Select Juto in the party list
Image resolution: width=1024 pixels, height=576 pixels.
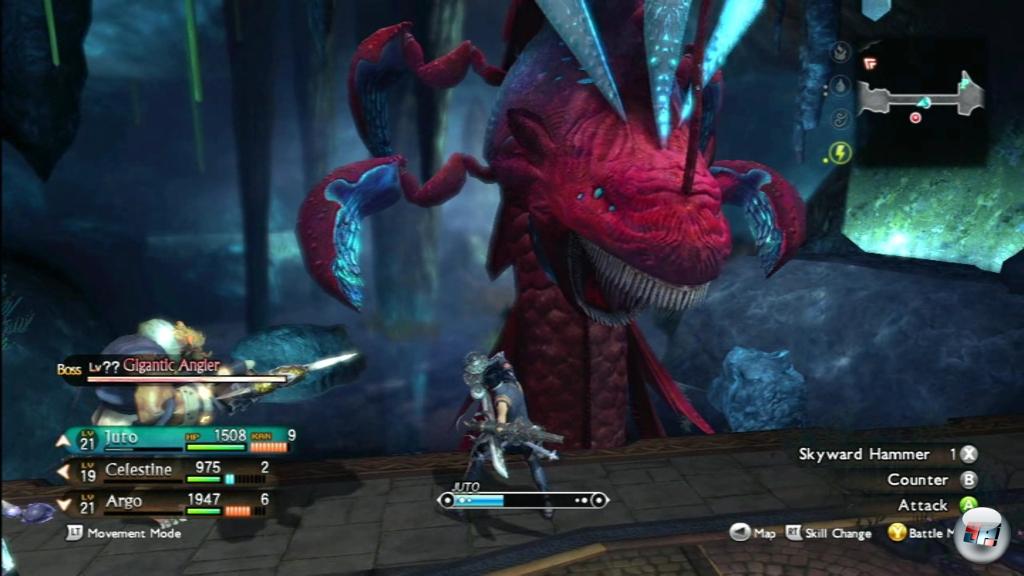(x=120, y=437)
